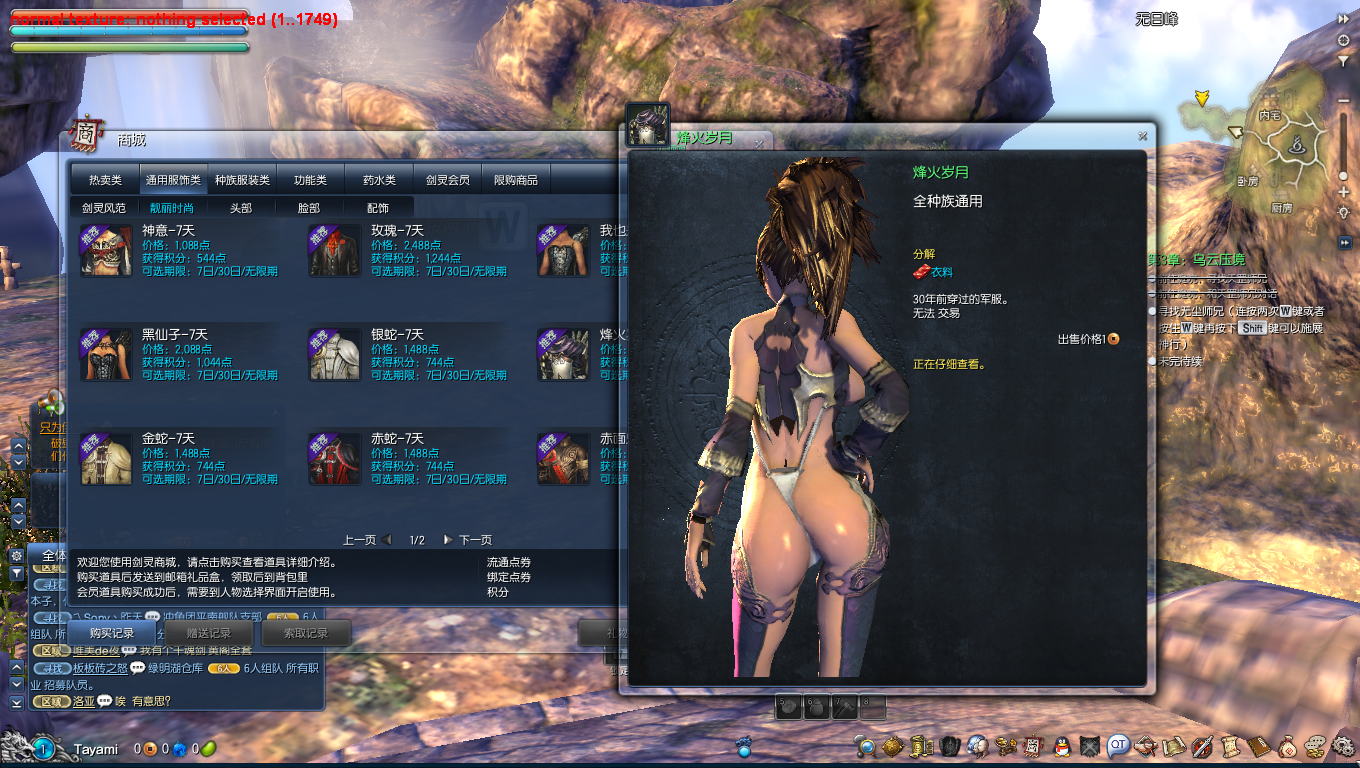Viewport: 1360px width, 768px height.
Task: Show the 限购商品 tab
Action: (516, 180)
